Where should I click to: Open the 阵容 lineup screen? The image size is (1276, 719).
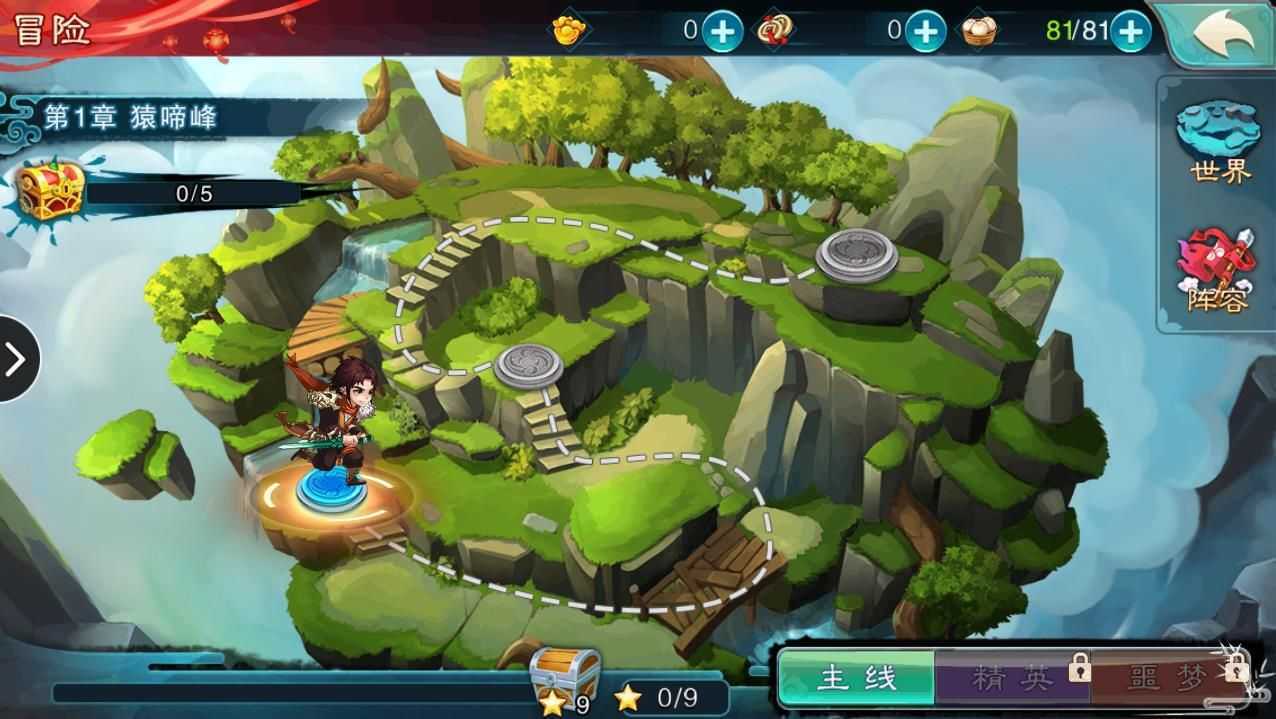1217,271
